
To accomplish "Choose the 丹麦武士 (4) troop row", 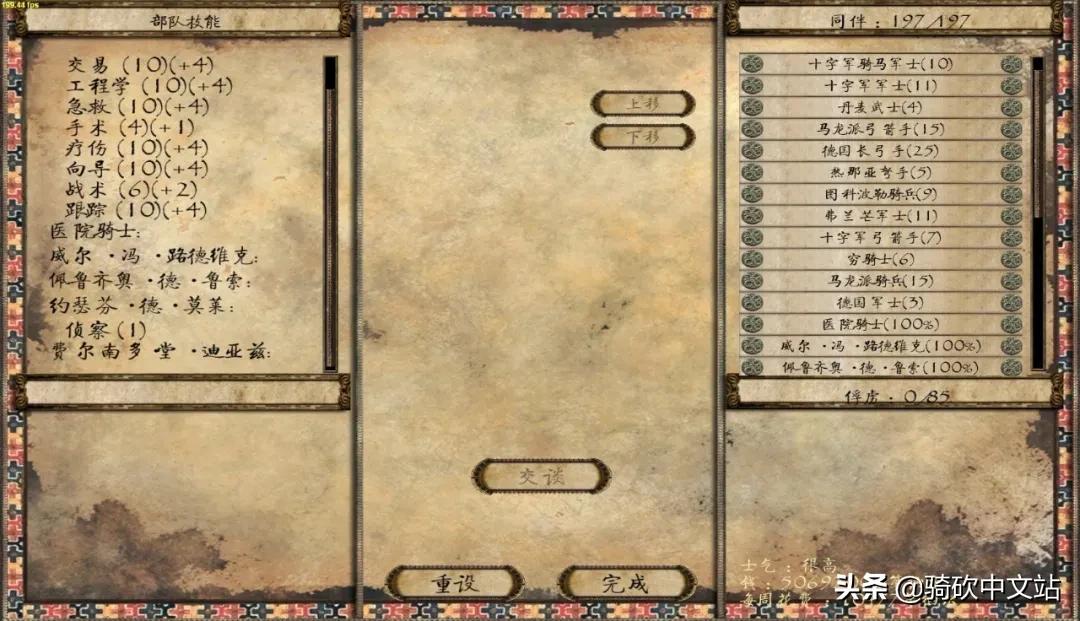I will [x=881, y=107].
